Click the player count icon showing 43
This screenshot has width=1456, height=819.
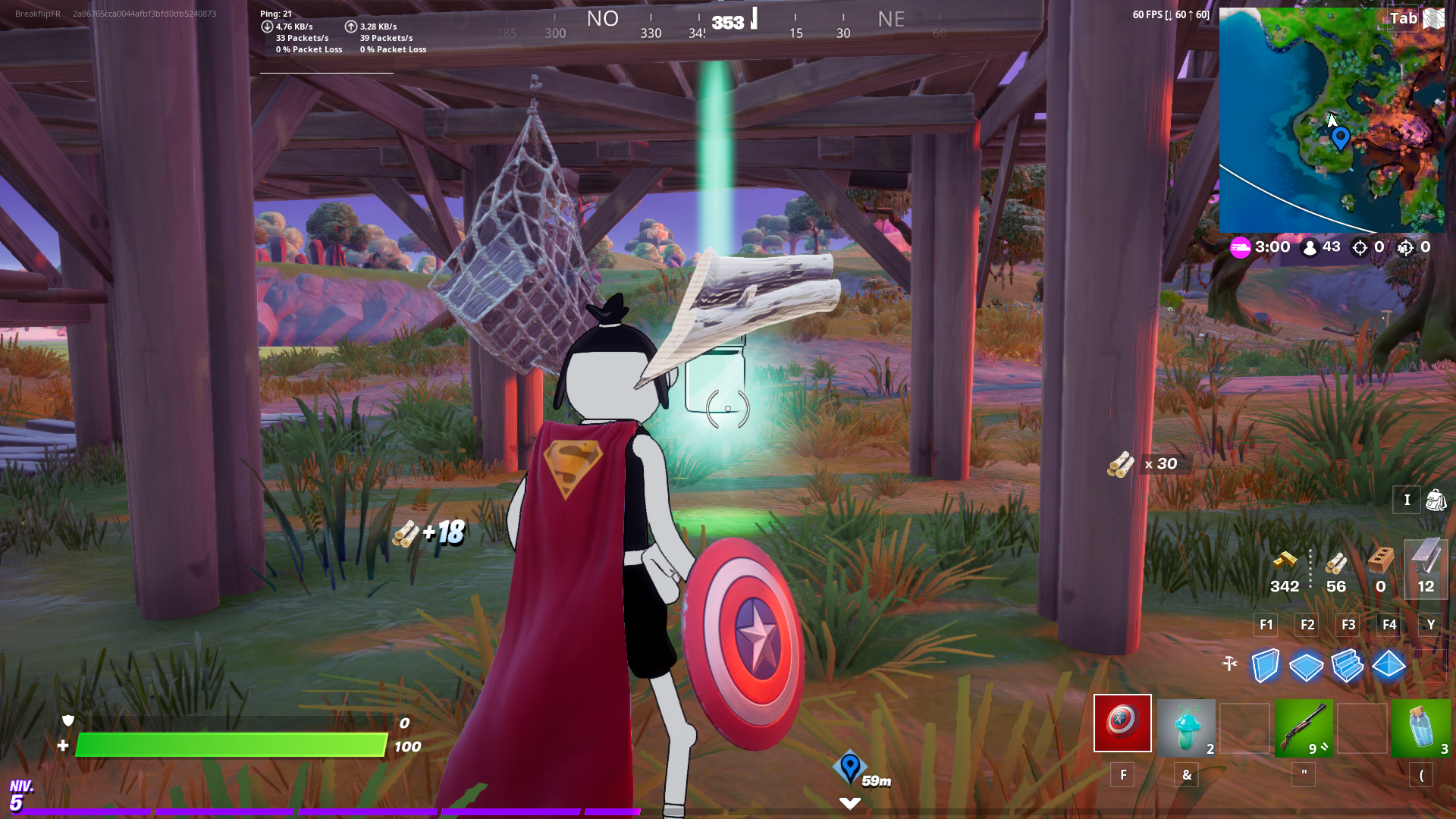click(1319, 247)
